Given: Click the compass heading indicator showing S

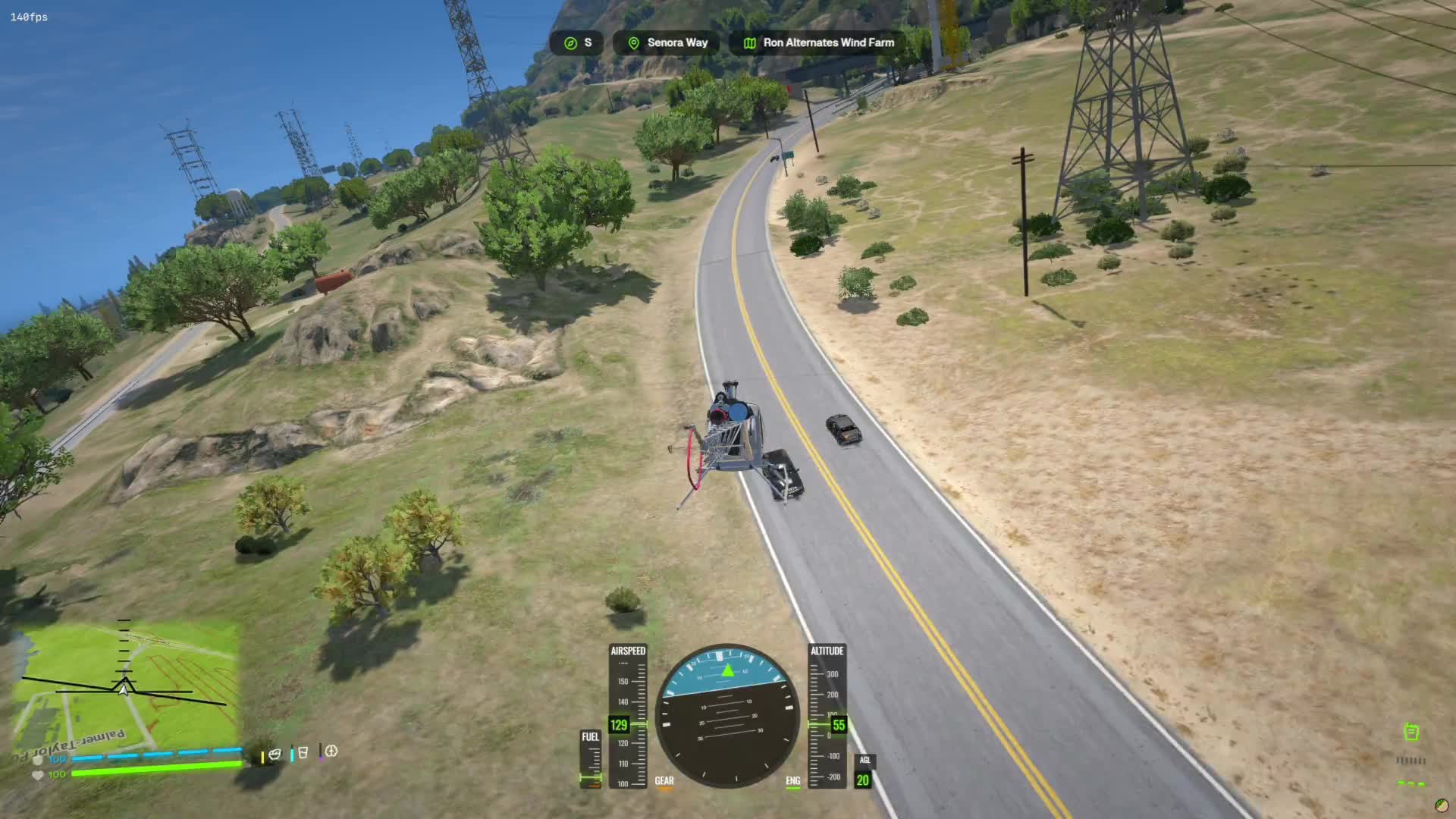Looking at the screenshot, I should (576, 43).
